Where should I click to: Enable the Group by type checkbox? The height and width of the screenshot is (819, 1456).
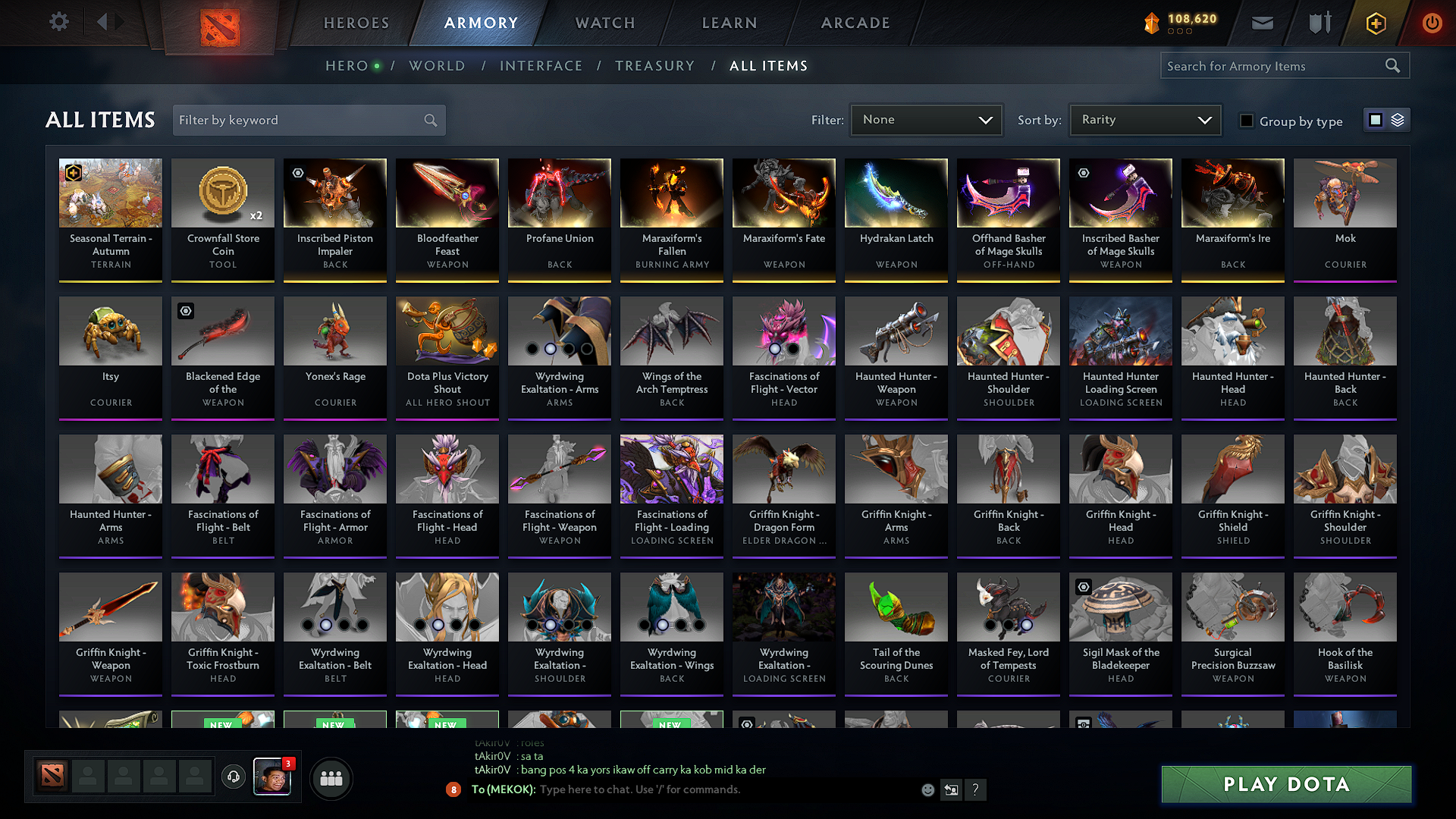coord(1247,121)
